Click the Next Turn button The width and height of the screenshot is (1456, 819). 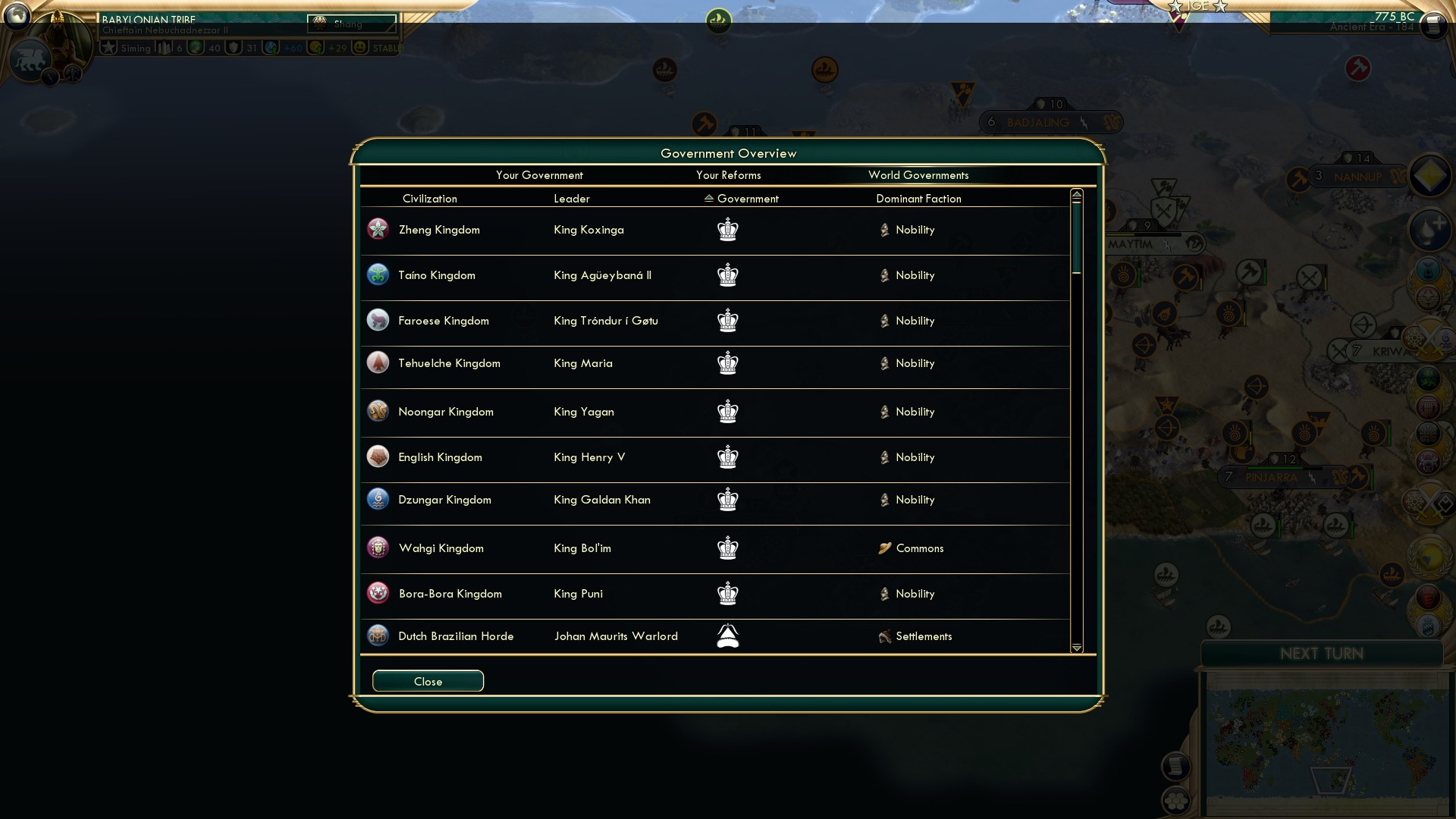1323,654
